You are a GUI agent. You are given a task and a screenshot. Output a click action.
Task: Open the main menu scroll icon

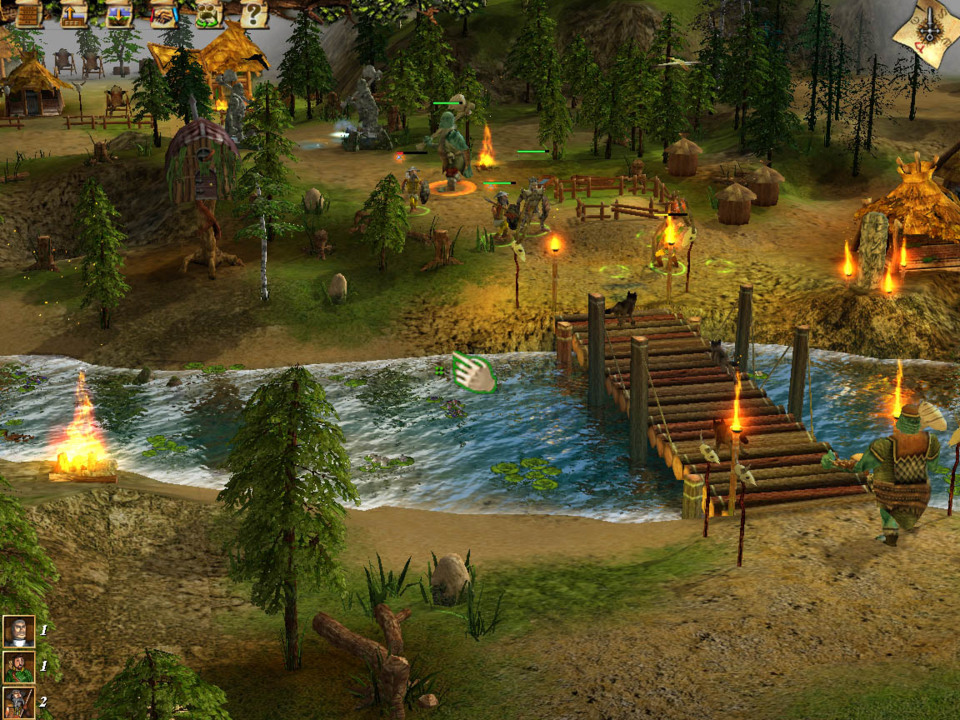(x=29, y=14)
